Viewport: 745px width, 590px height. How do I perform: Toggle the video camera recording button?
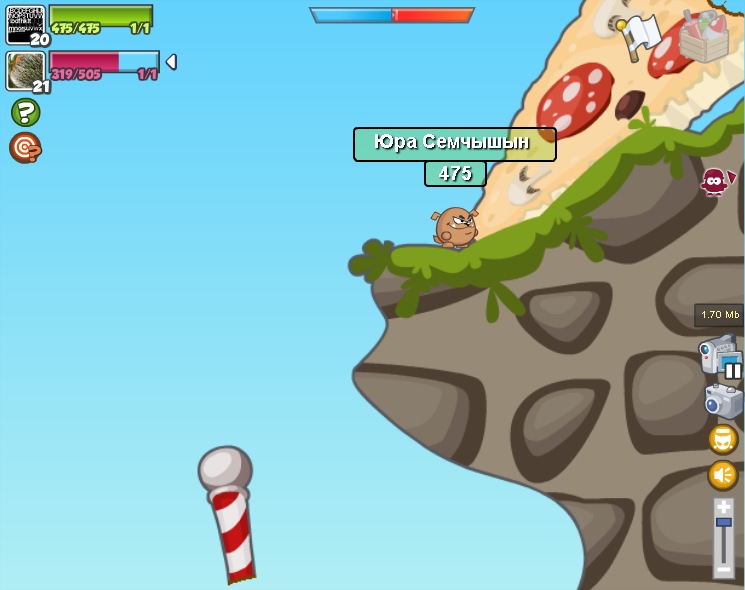(x=719, y=356)
